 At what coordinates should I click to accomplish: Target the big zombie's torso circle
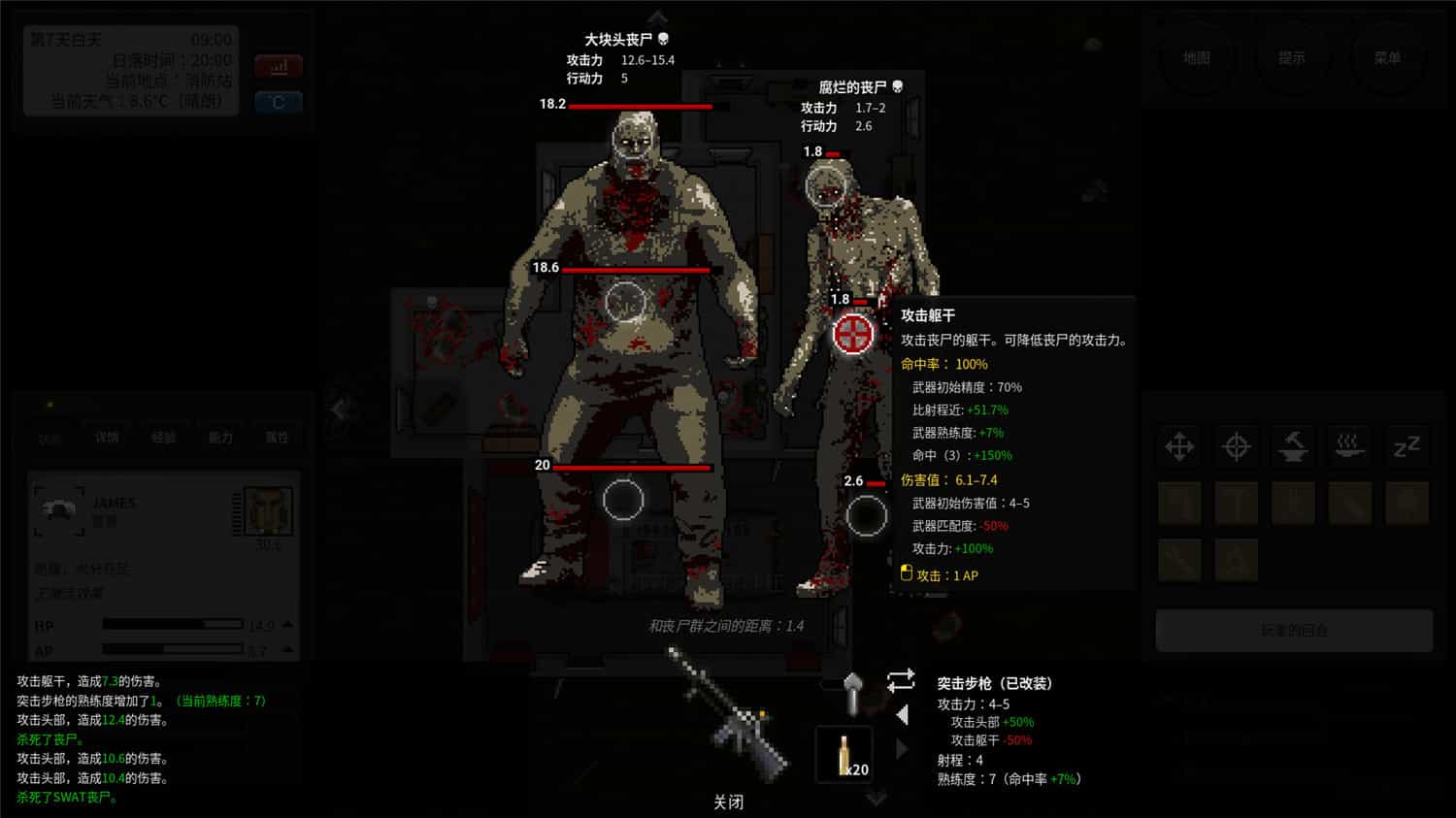click(x=625, y=301)
